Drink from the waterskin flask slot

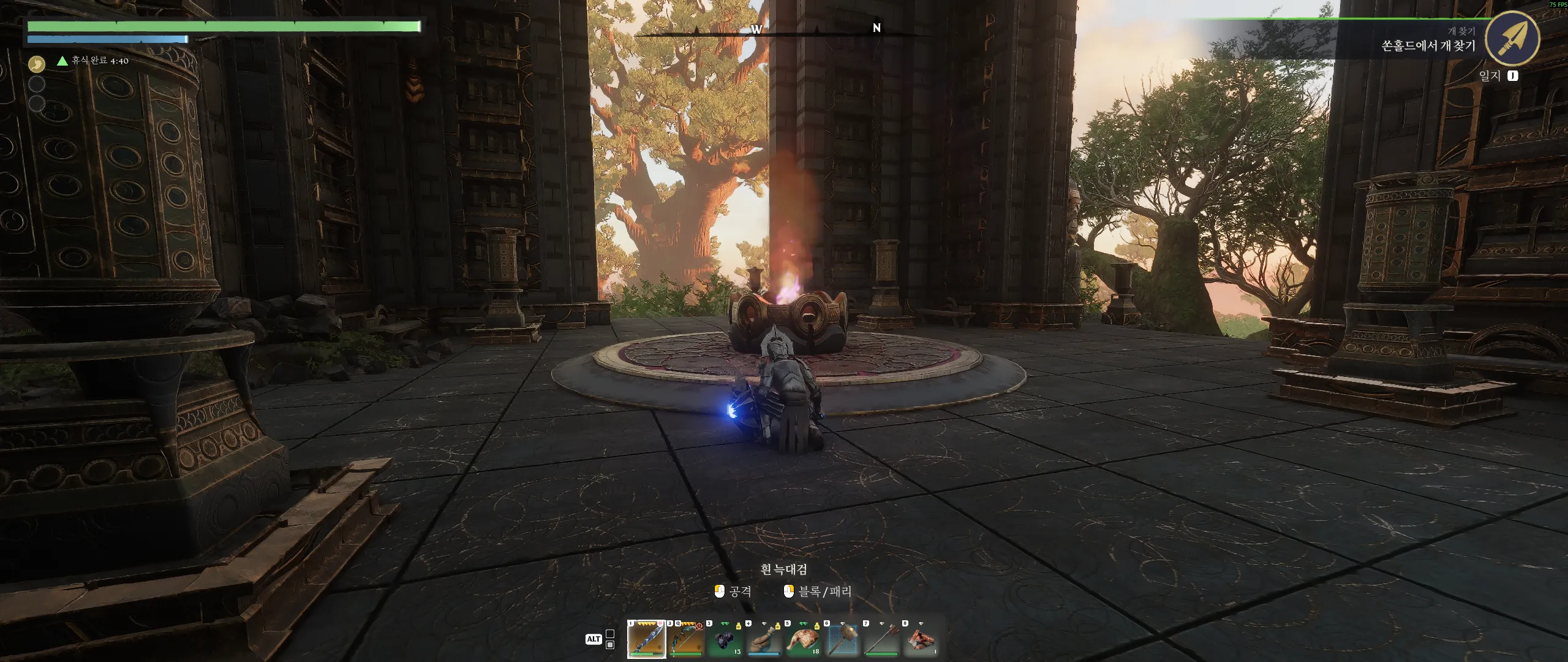click(764, 639)
